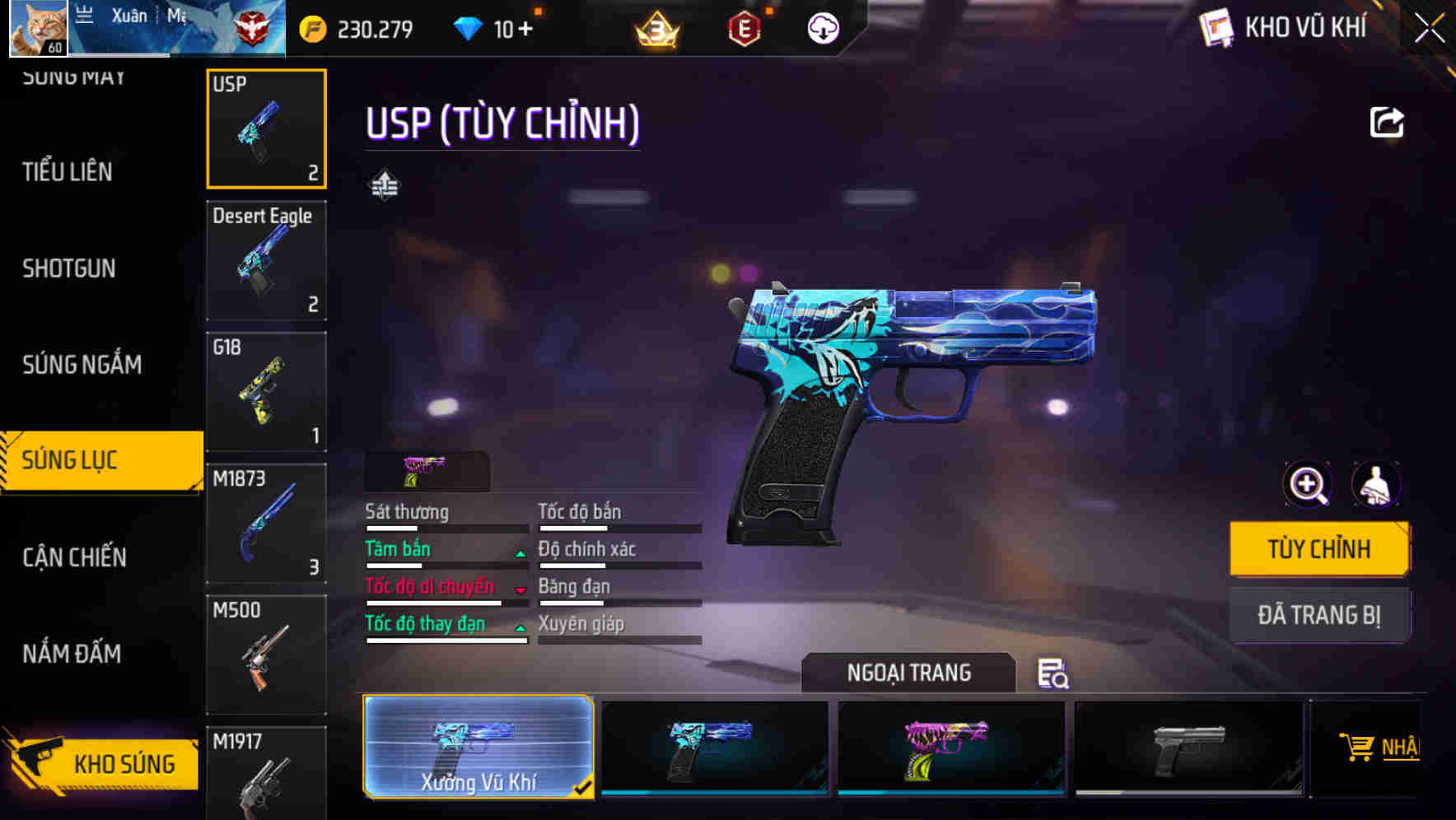
Task: Switch to the SHOTGUN weapon category
Action: click(69, 268)
